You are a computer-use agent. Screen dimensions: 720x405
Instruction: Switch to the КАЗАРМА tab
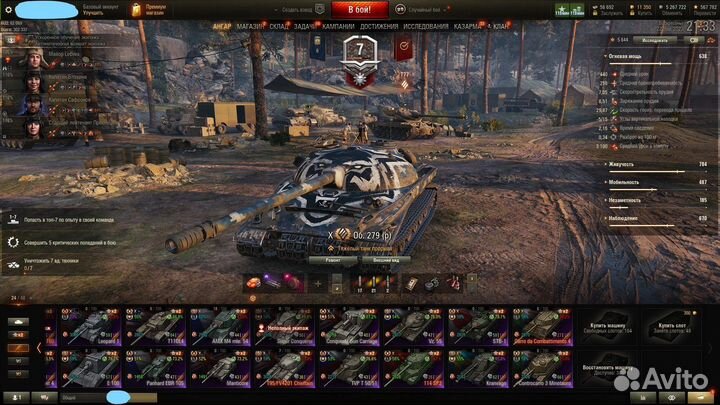(468, 26)
